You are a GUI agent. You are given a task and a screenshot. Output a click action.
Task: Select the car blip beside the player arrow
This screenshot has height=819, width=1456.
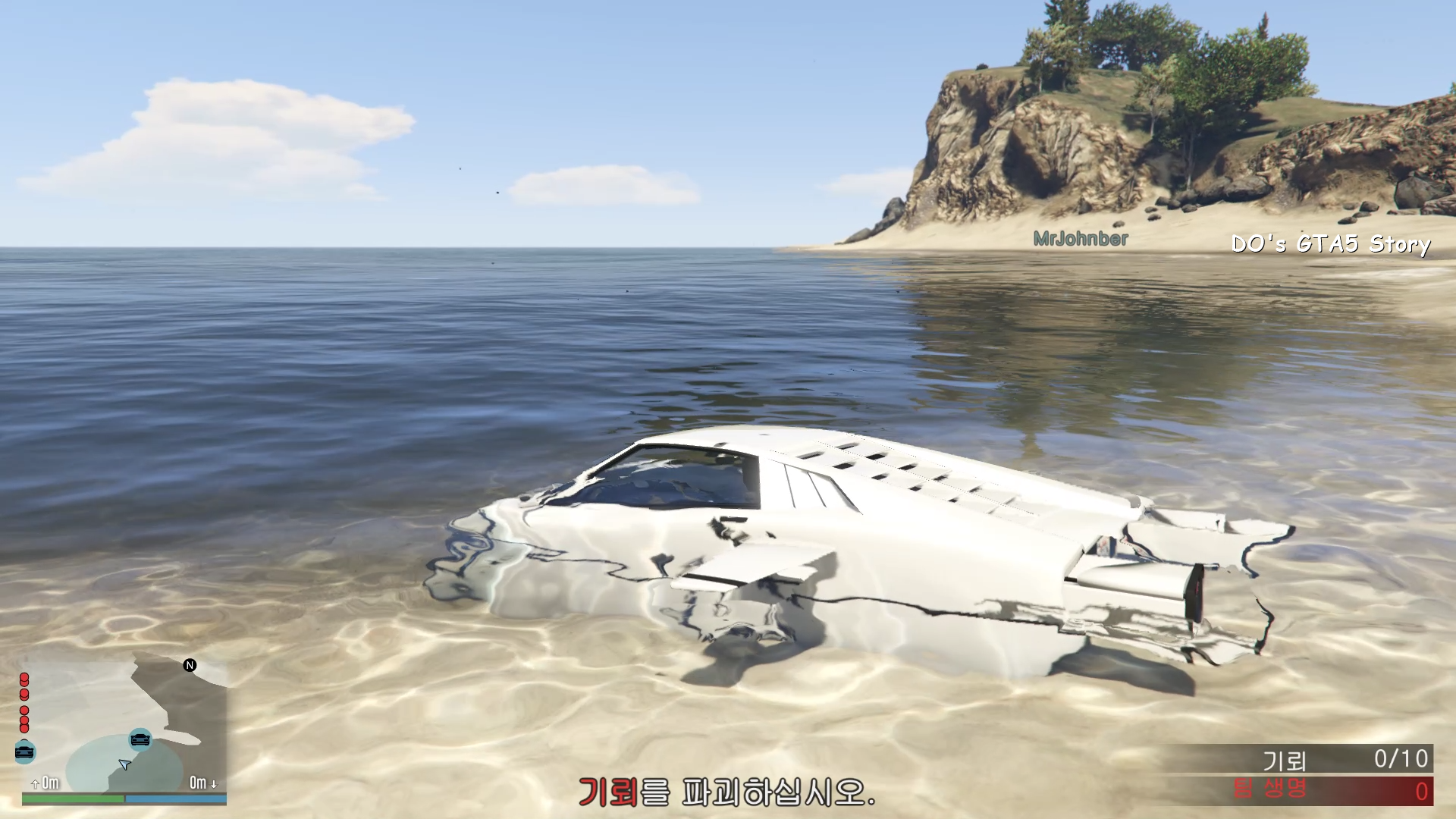tap(140, 738)
